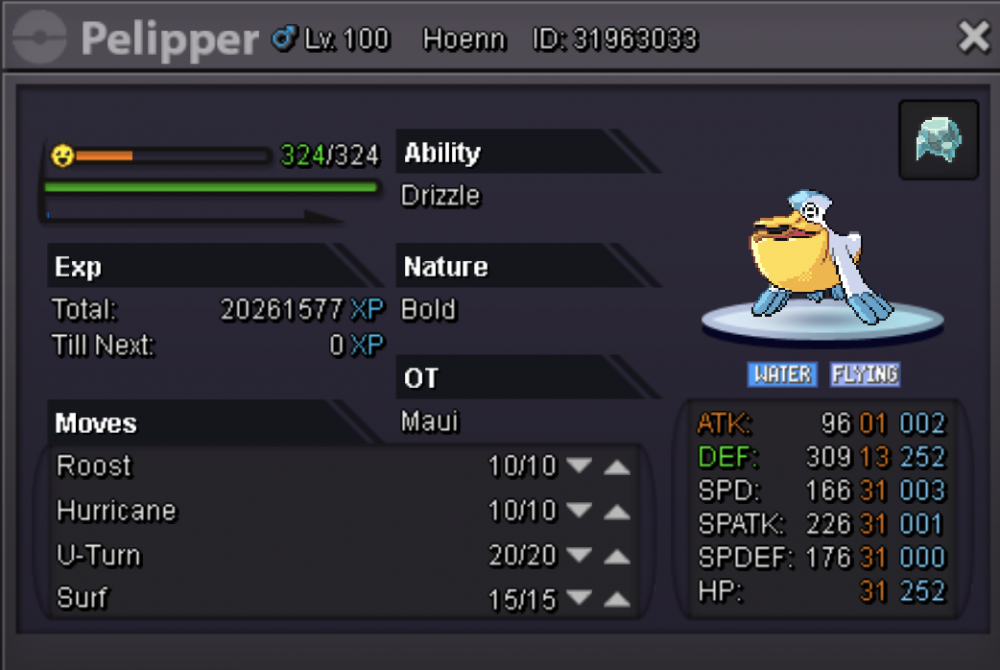Move Roost down in the move list

click(579, 467)
